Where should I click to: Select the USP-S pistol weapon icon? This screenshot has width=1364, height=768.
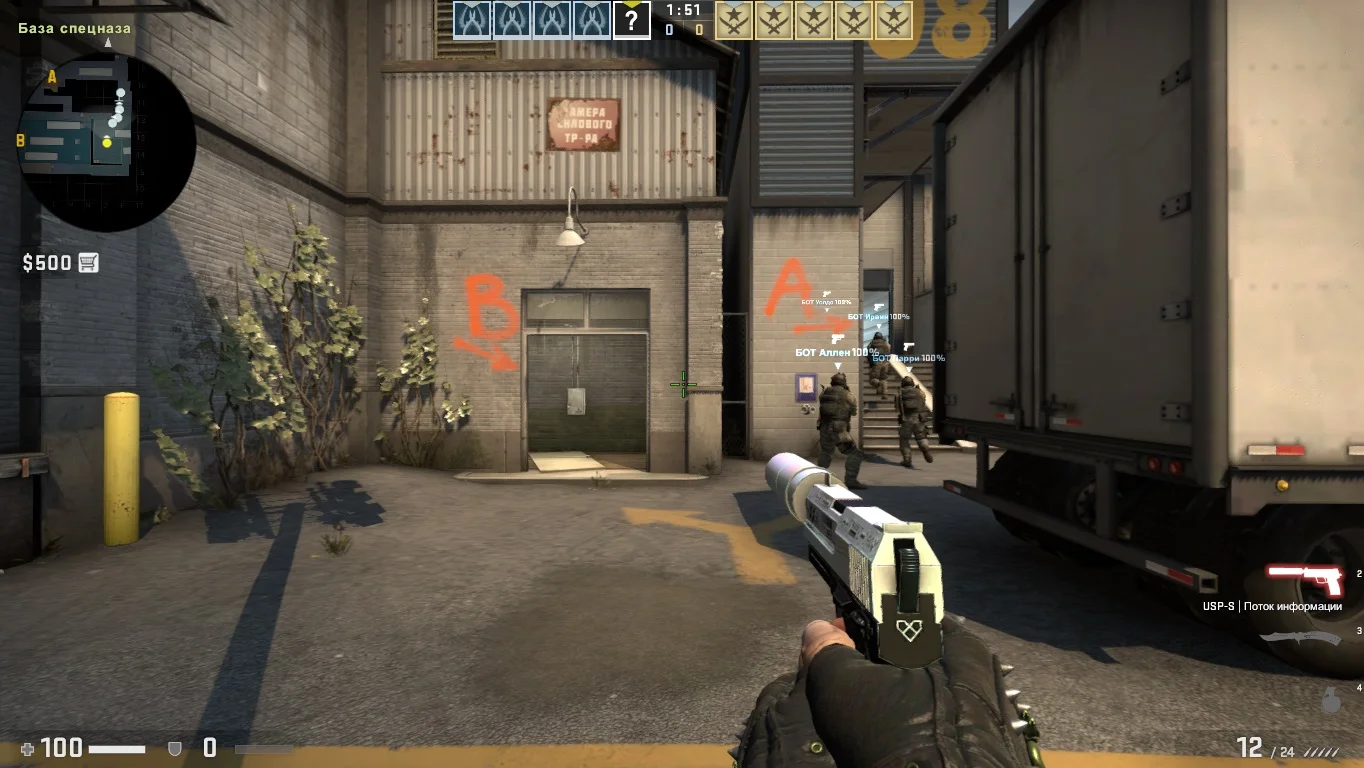[1305, 579]
